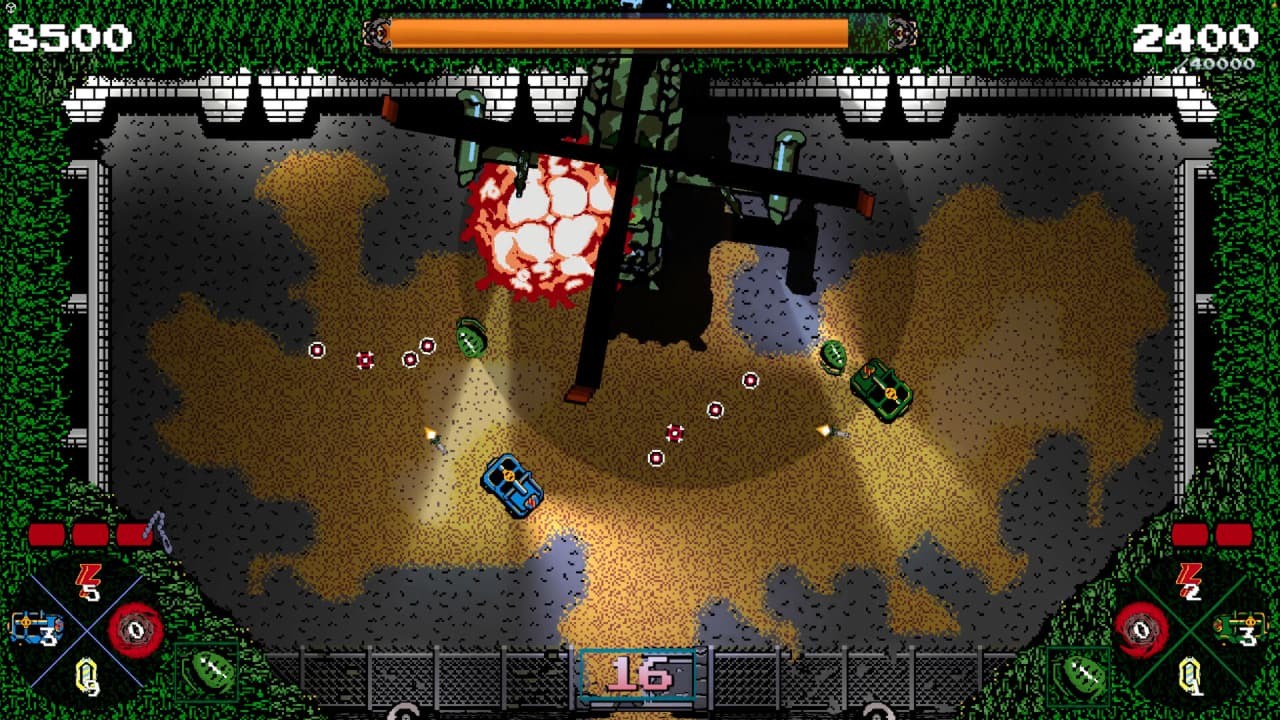Click the red lightning bolt icon above left player crosshair
Image resolution: width=1280 pixels, height=720 pixels.
click(x=87, y=578)
